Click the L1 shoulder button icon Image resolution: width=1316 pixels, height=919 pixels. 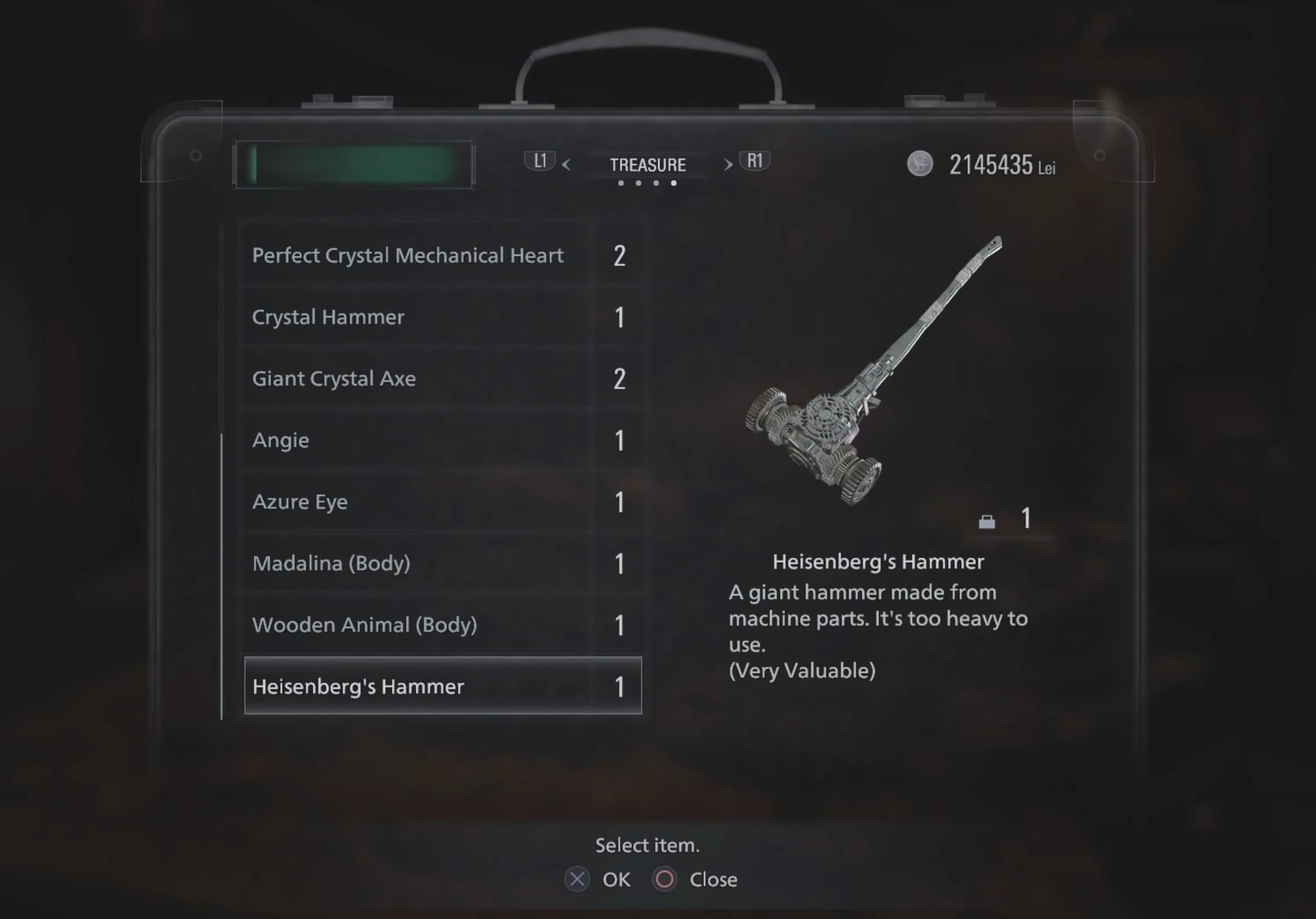tap(541, 161)
